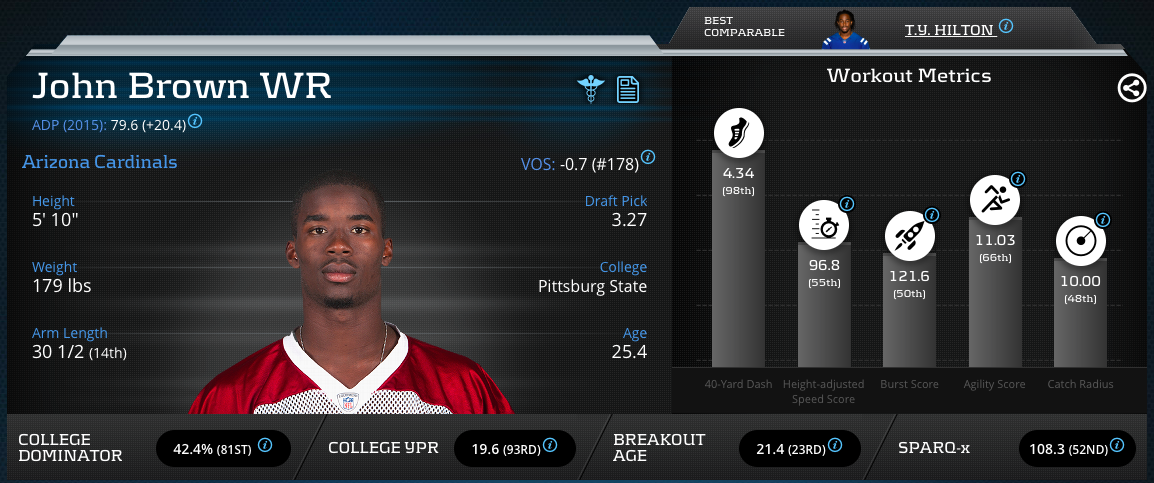Show info for Breakout Age stat
The image size is (1154, 483).
834,446
